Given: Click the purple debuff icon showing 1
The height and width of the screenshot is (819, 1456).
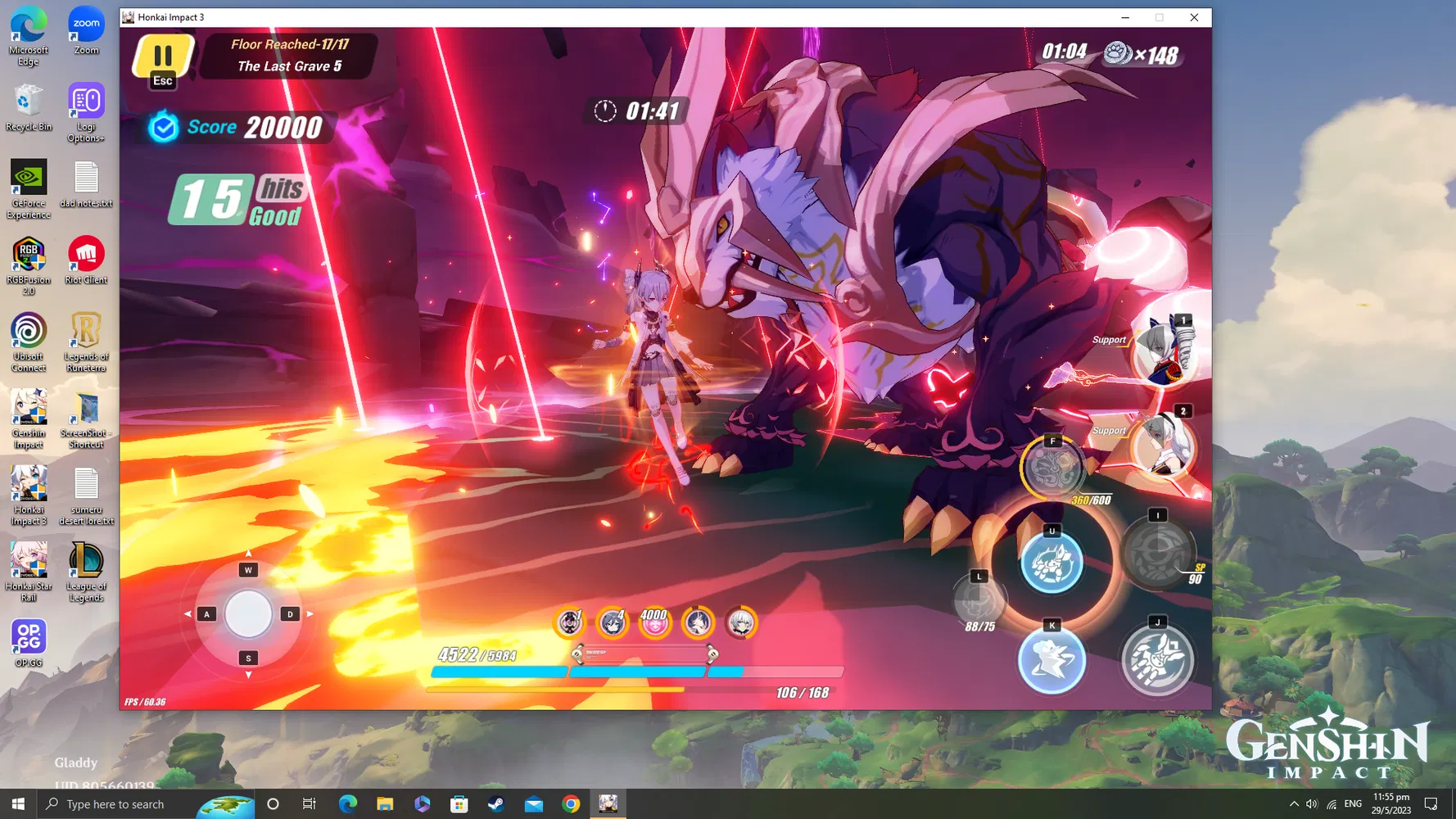Looking at the screenshot, I should click(569, 623).
